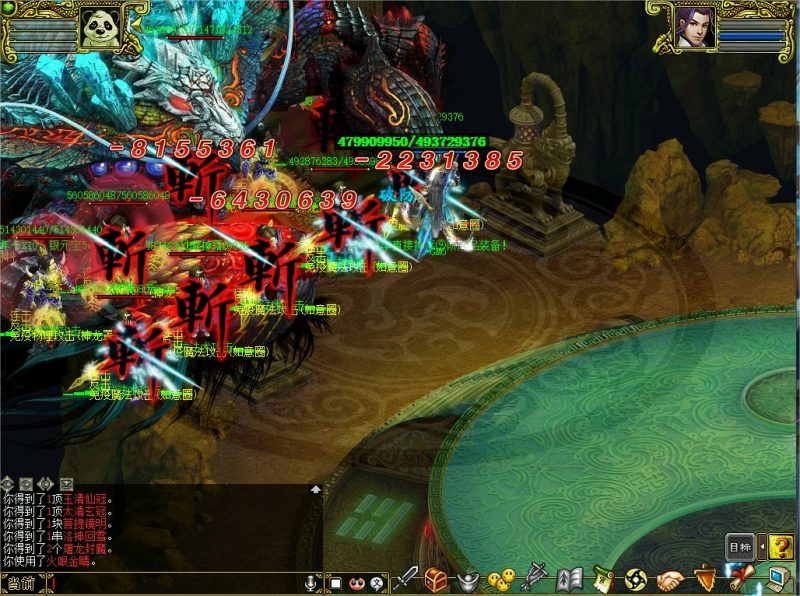Open the yellow question mark help
This screenshot has height=596, width=800.
(782, 547)
